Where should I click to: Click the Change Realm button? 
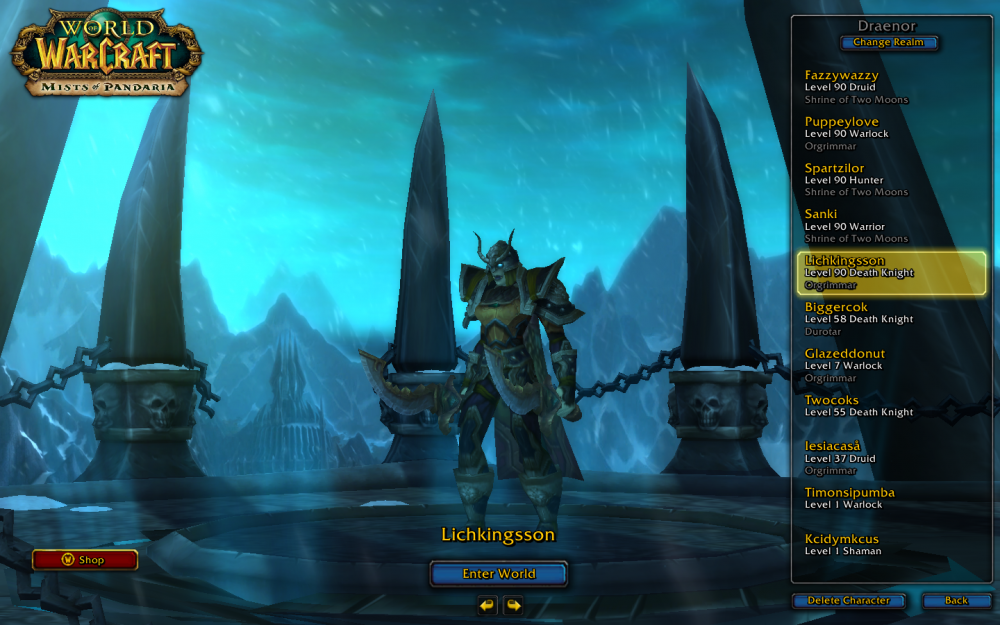click(889, 42)
